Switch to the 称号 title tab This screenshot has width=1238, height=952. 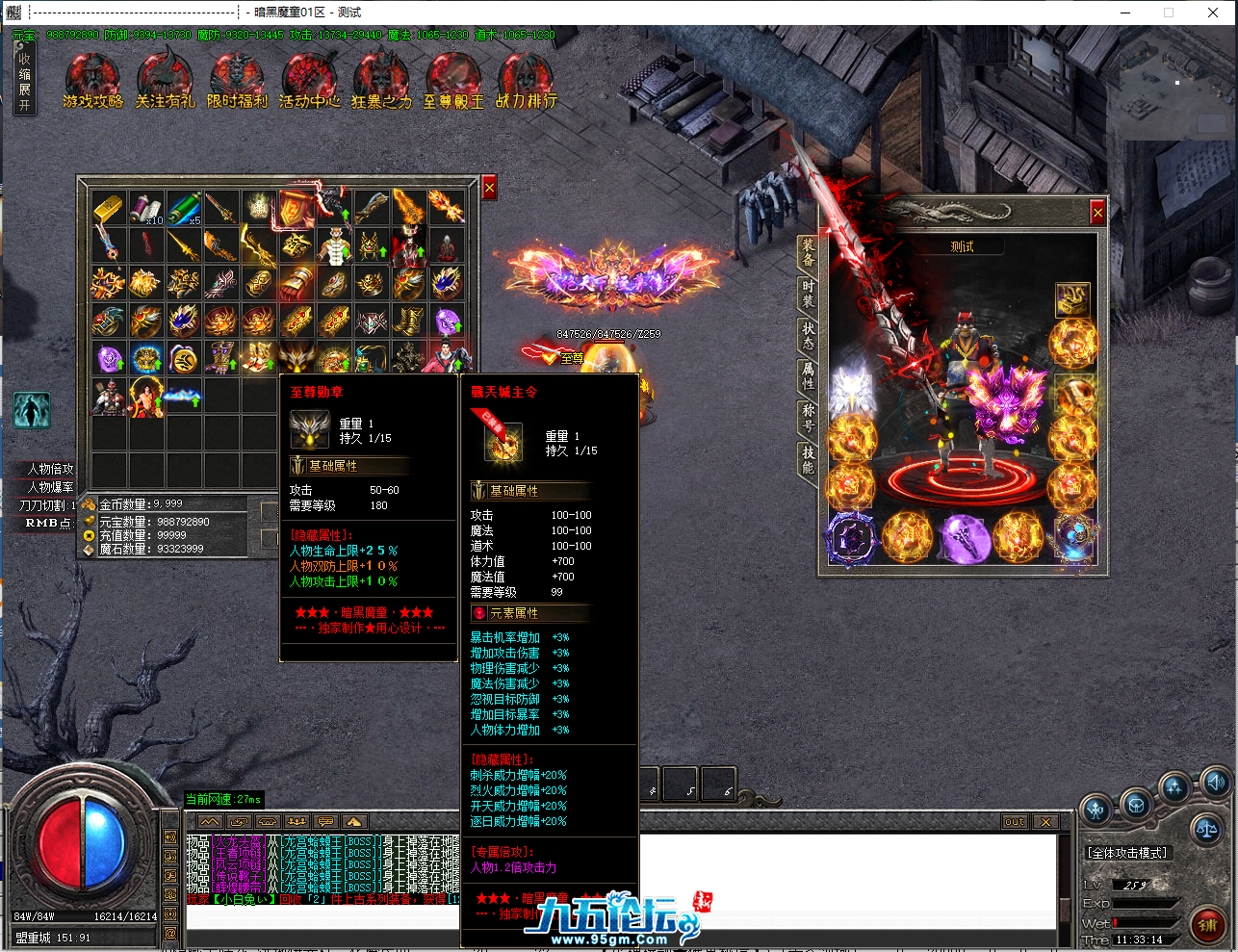(808, 417)
